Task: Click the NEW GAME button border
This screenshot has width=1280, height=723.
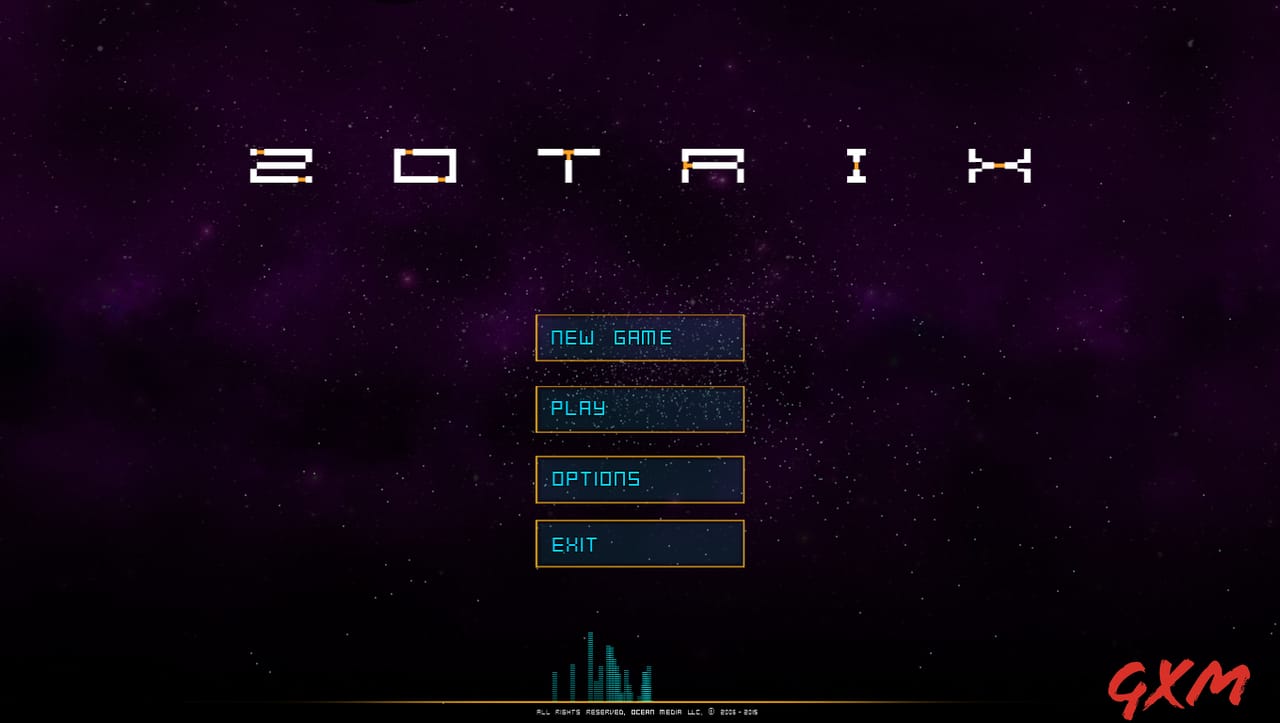Action: [x=640, y=317]
